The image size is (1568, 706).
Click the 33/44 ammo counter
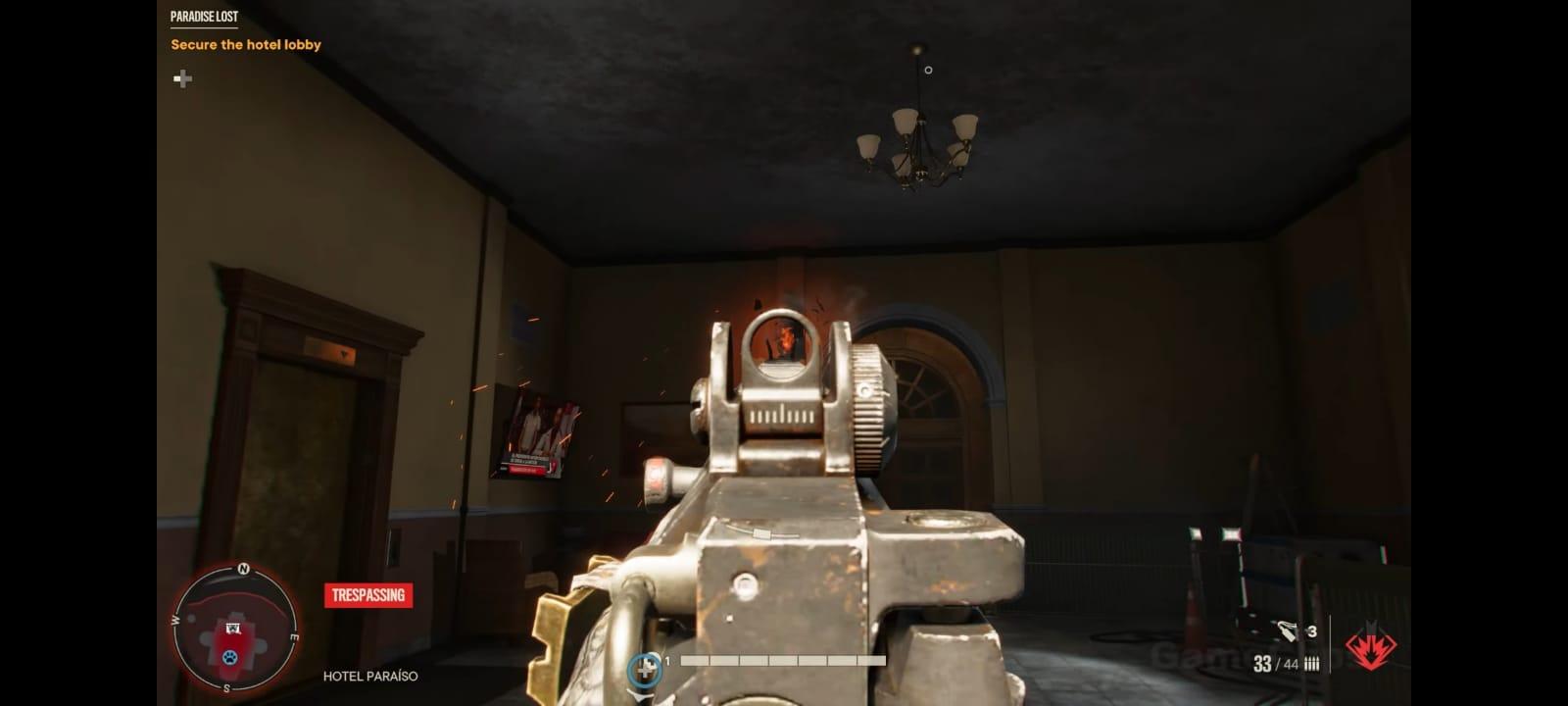coord(1274,663)
